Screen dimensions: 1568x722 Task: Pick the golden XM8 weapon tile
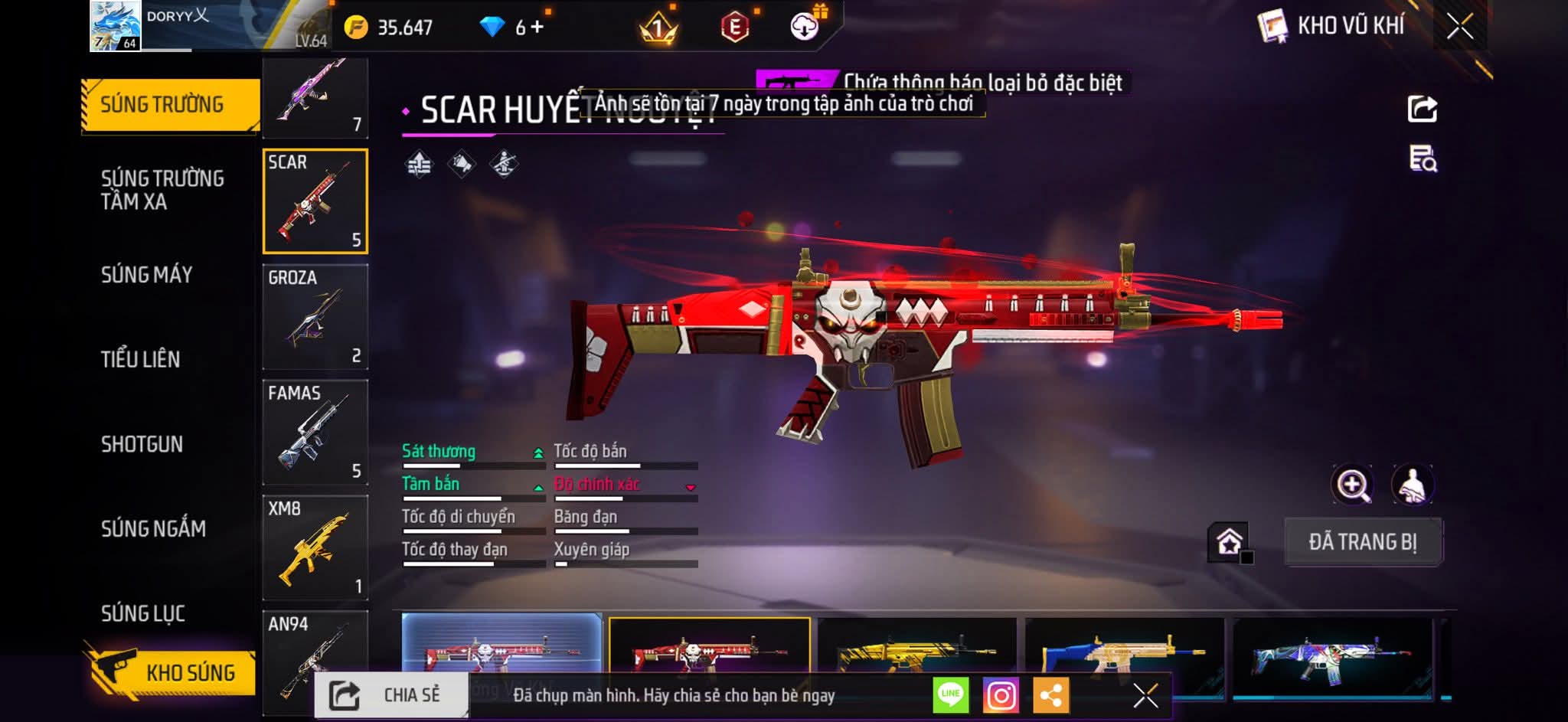[315, 548]
